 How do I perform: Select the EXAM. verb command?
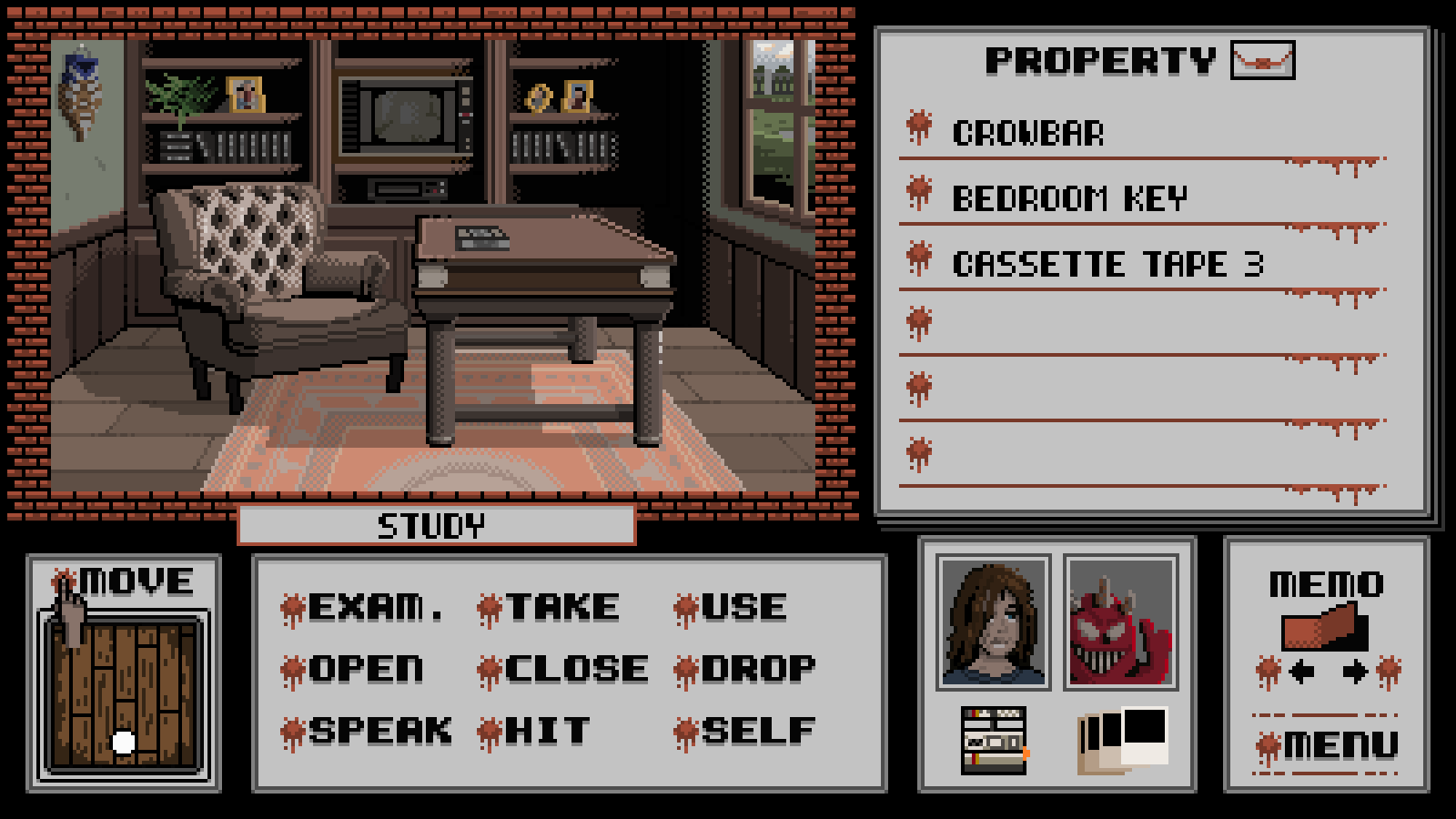[375, 607]
